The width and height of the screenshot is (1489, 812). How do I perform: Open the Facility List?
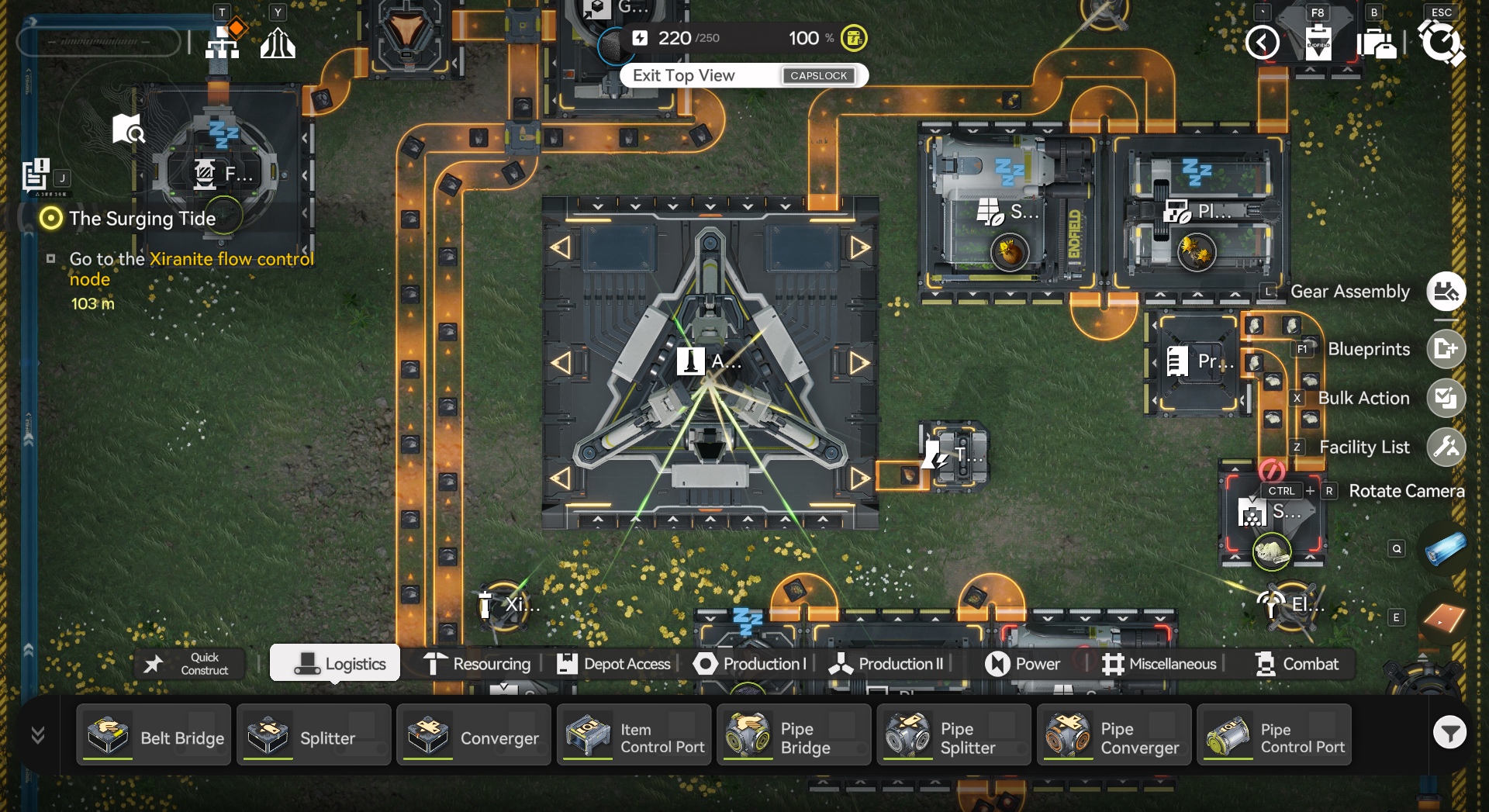coord(1446,447)
